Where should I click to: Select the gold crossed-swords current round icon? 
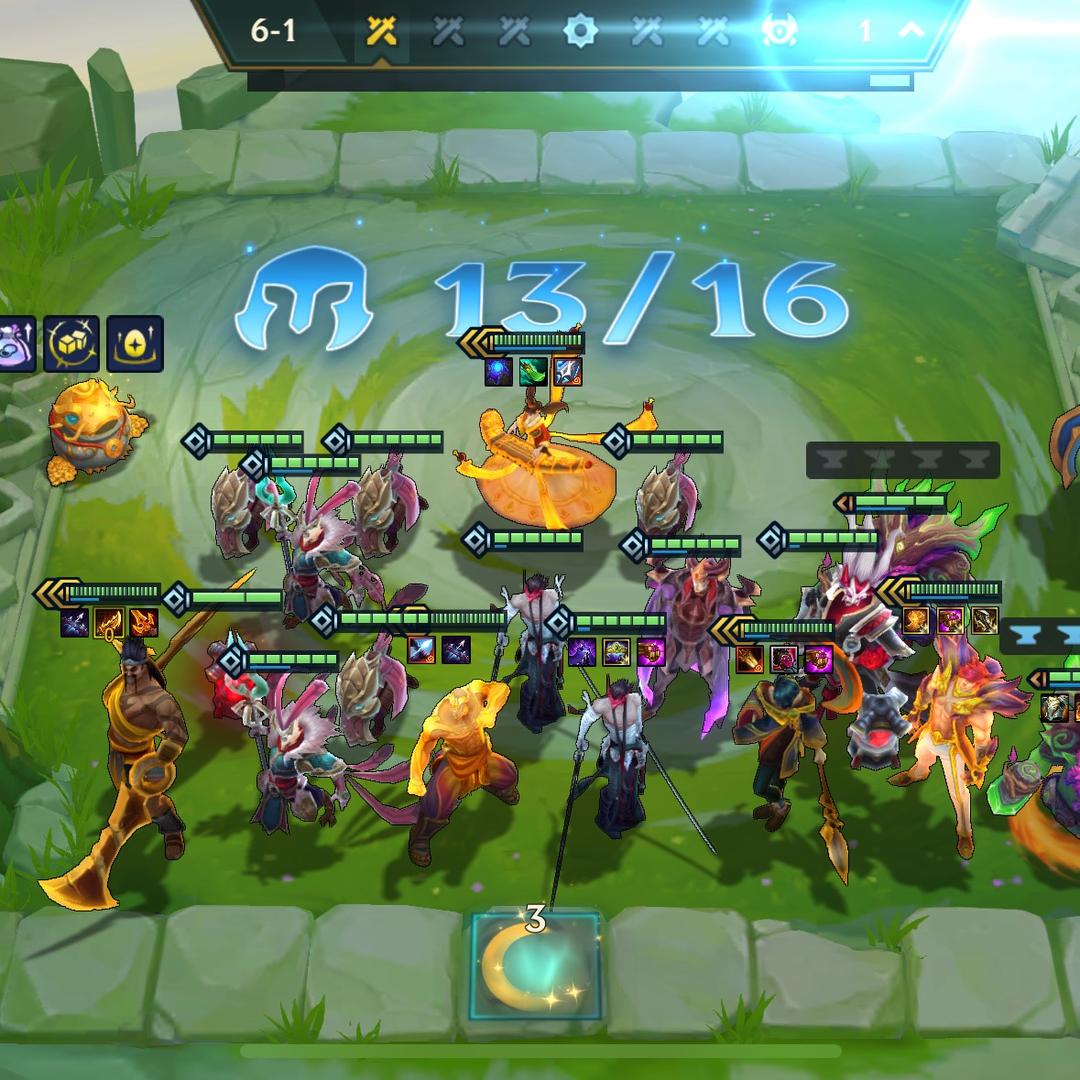(x=381, y=31)
